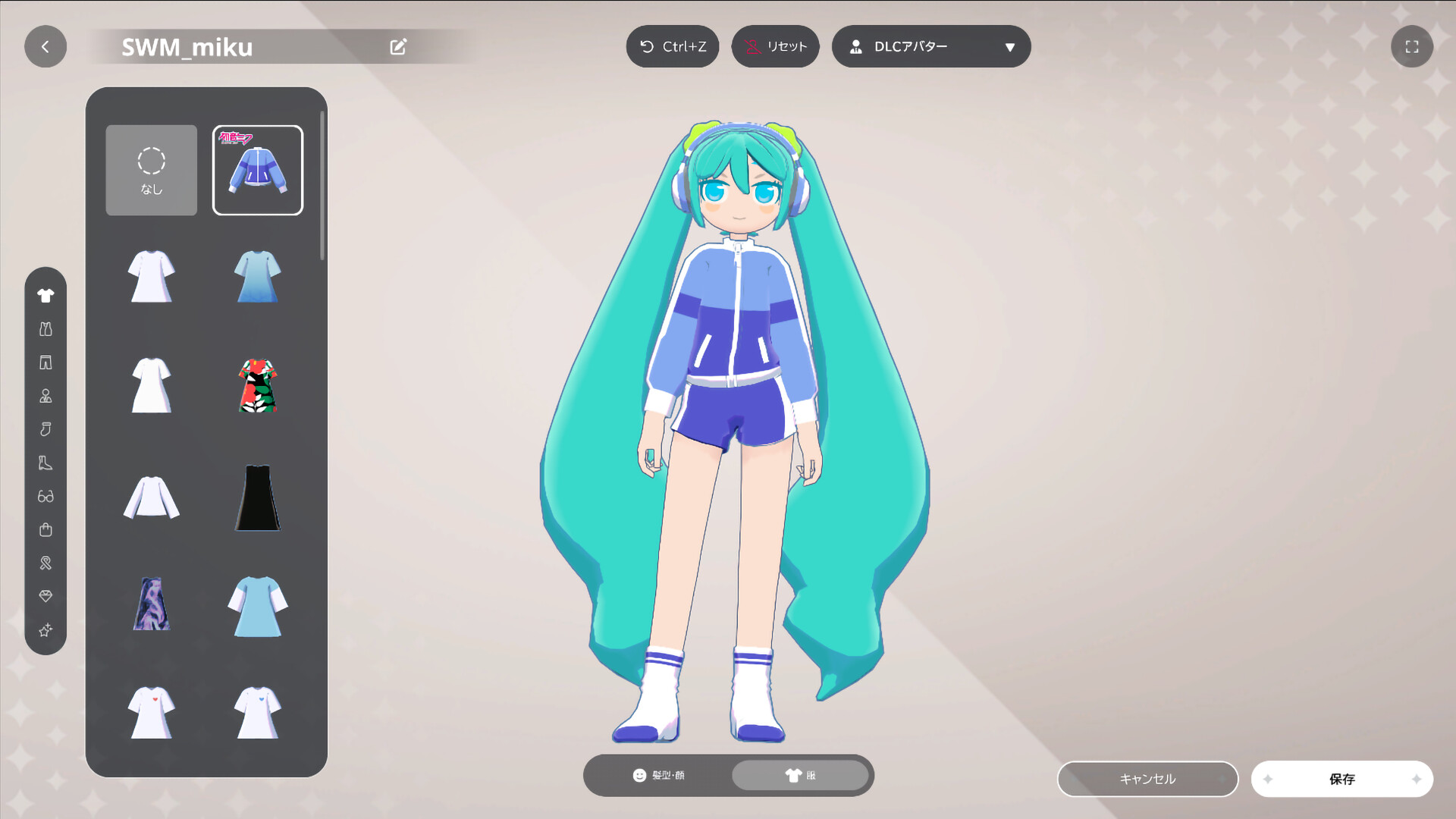Select the pants category icon
The height and width of the screenshot is (819, 1456).
pos(45,362)
